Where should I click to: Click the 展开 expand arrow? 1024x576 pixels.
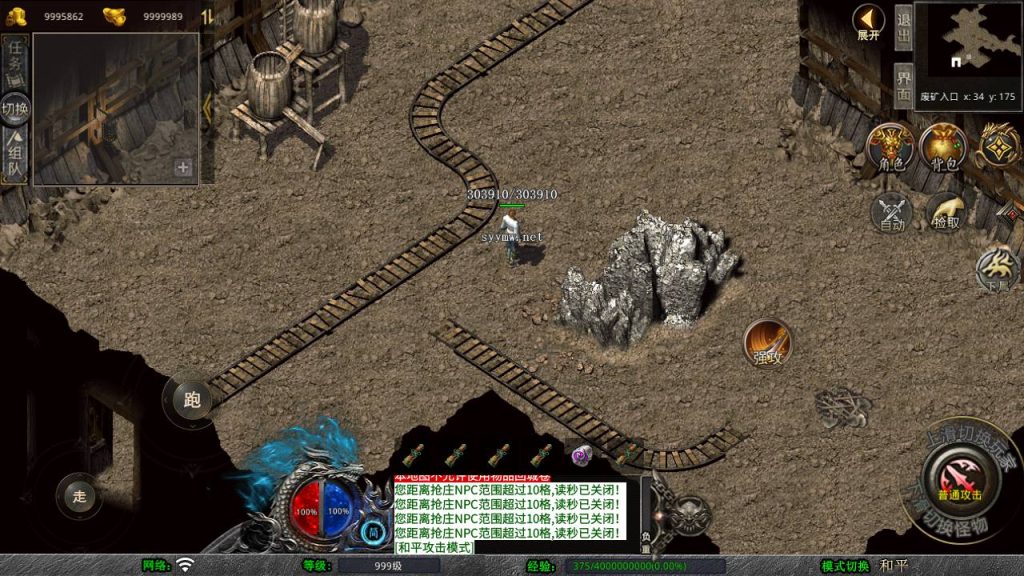pos(868,22)
